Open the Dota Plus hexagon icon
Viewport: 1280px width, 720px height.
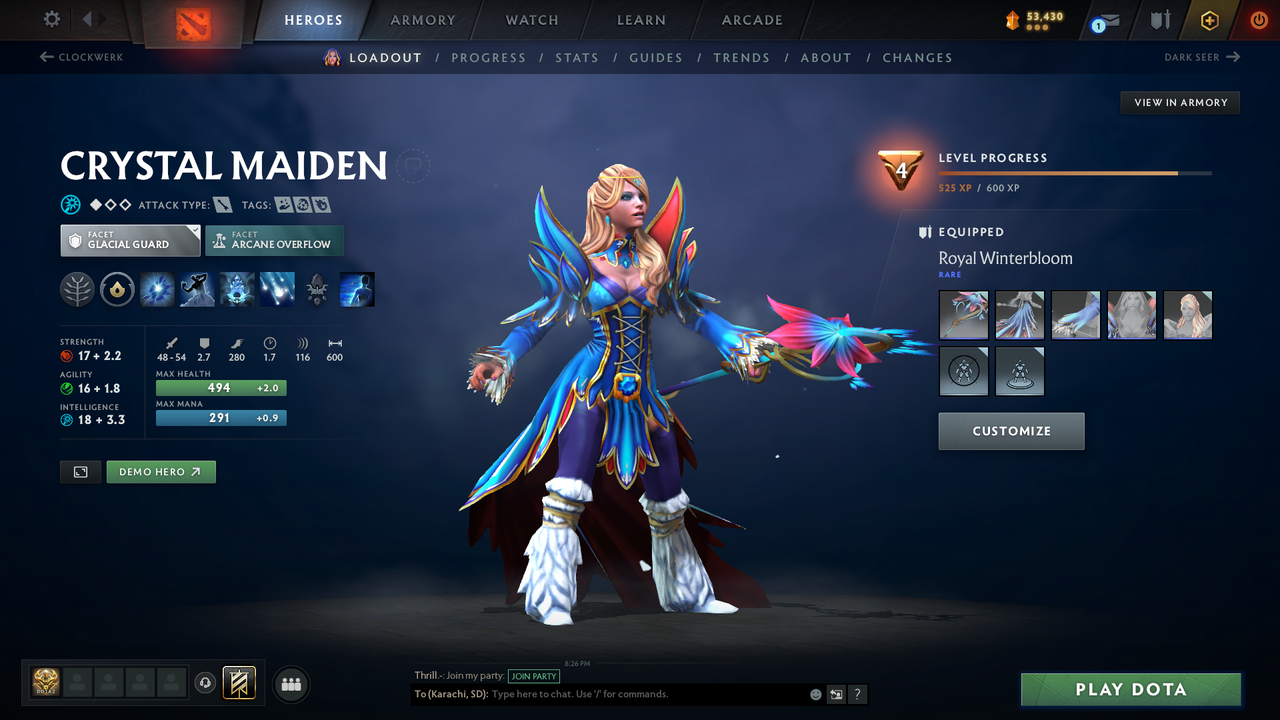(1209, 19)
